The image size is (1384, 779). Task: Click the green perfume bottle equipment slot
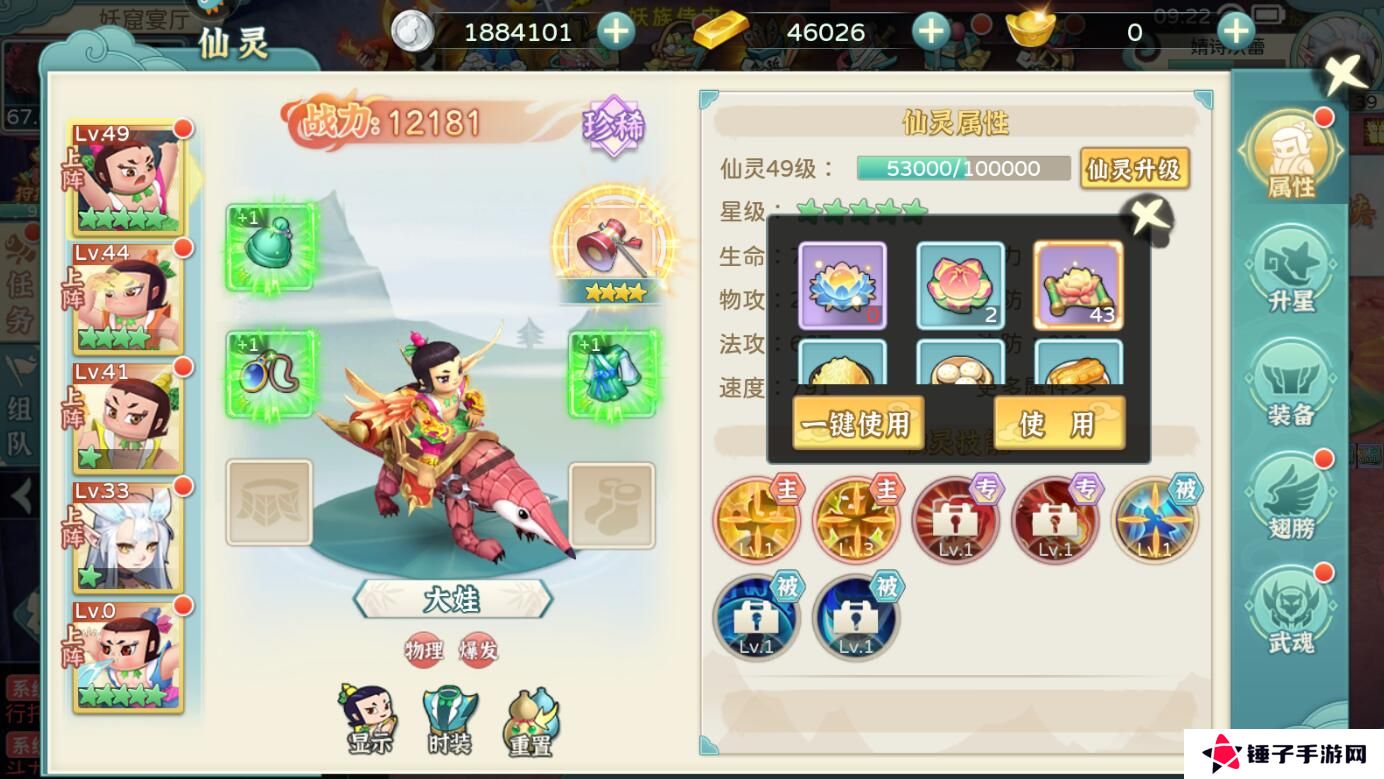tap(268, 251)
